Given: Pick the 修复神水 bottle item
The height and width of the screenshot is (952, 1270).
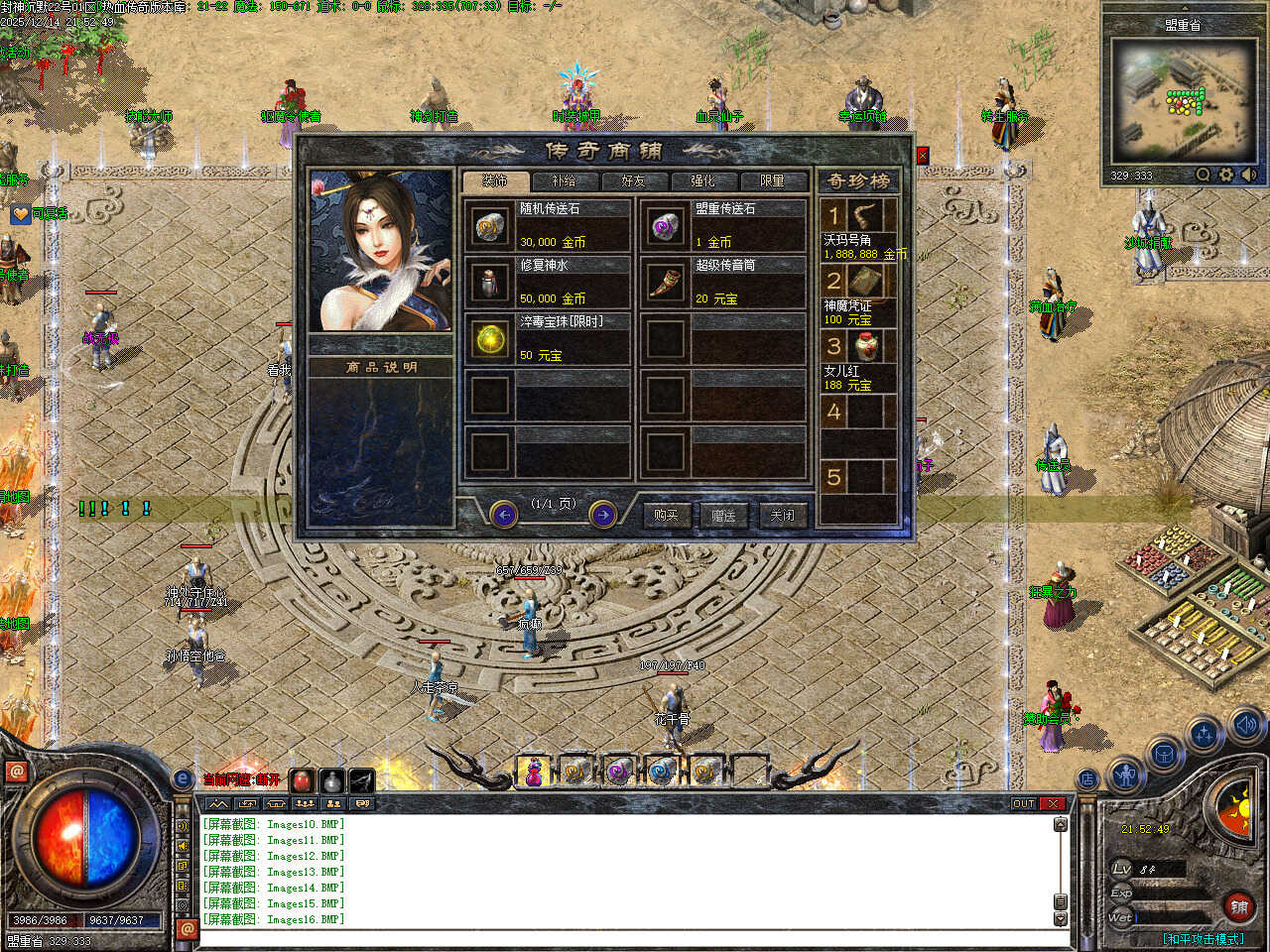Looking at the screenshot, I should point(488,284).
